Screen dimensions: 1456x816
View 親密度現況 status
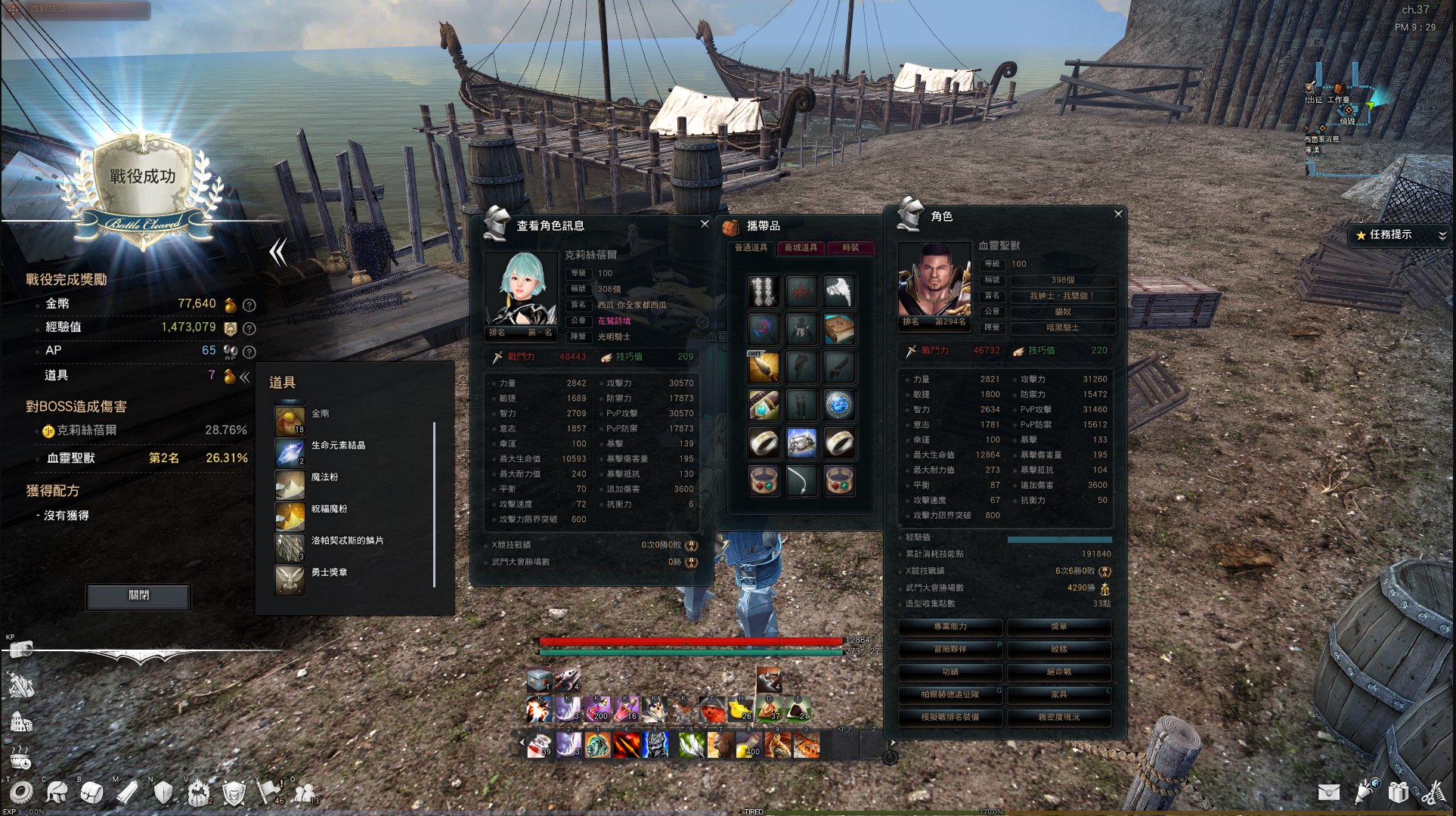click(x=1059, y=717)
